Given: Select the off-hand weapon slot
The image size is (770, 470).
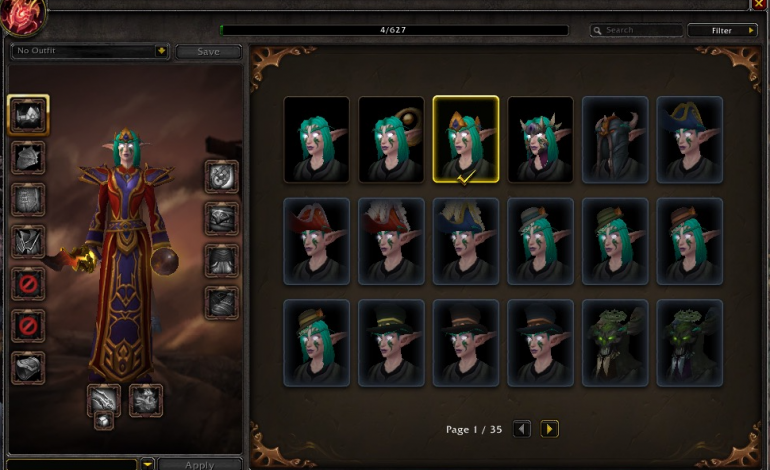Looking at the screenshot, I should tap(146, 400).
